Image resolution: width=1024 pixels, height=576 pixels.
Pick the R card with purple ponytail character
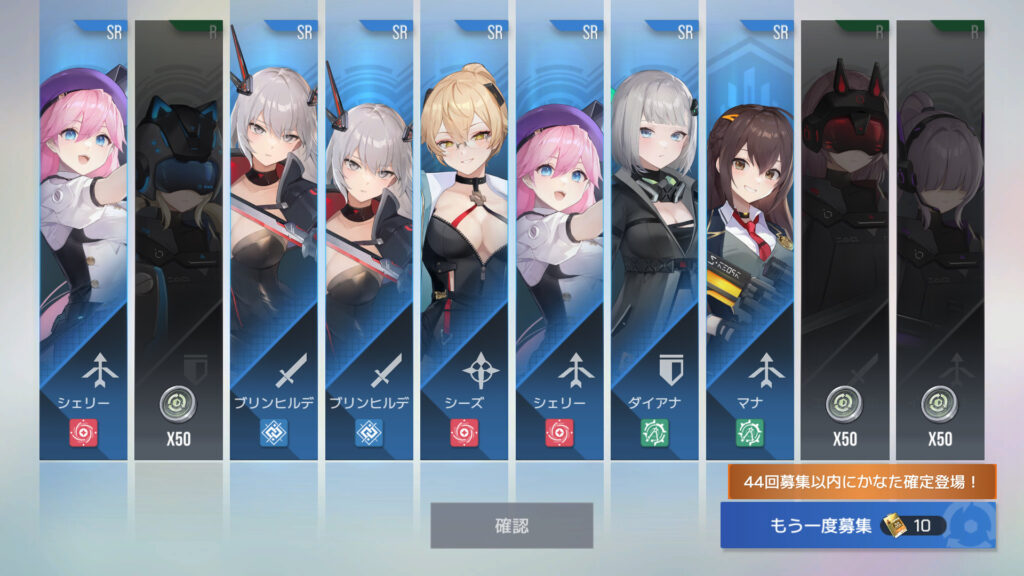tap(939, 240)
